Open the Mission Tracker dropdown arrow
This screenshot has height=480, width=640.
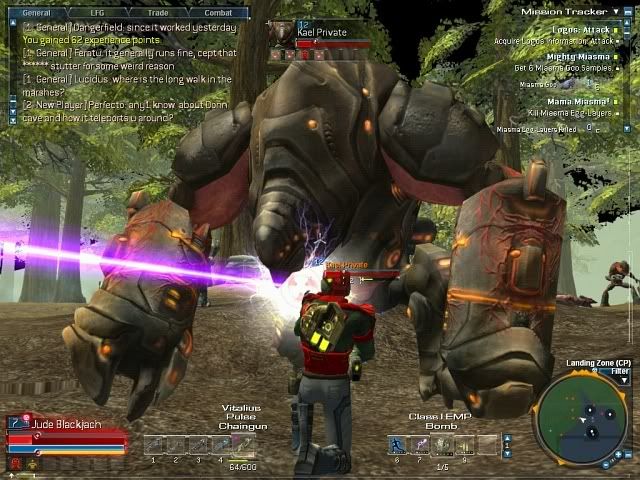(613, 11)
